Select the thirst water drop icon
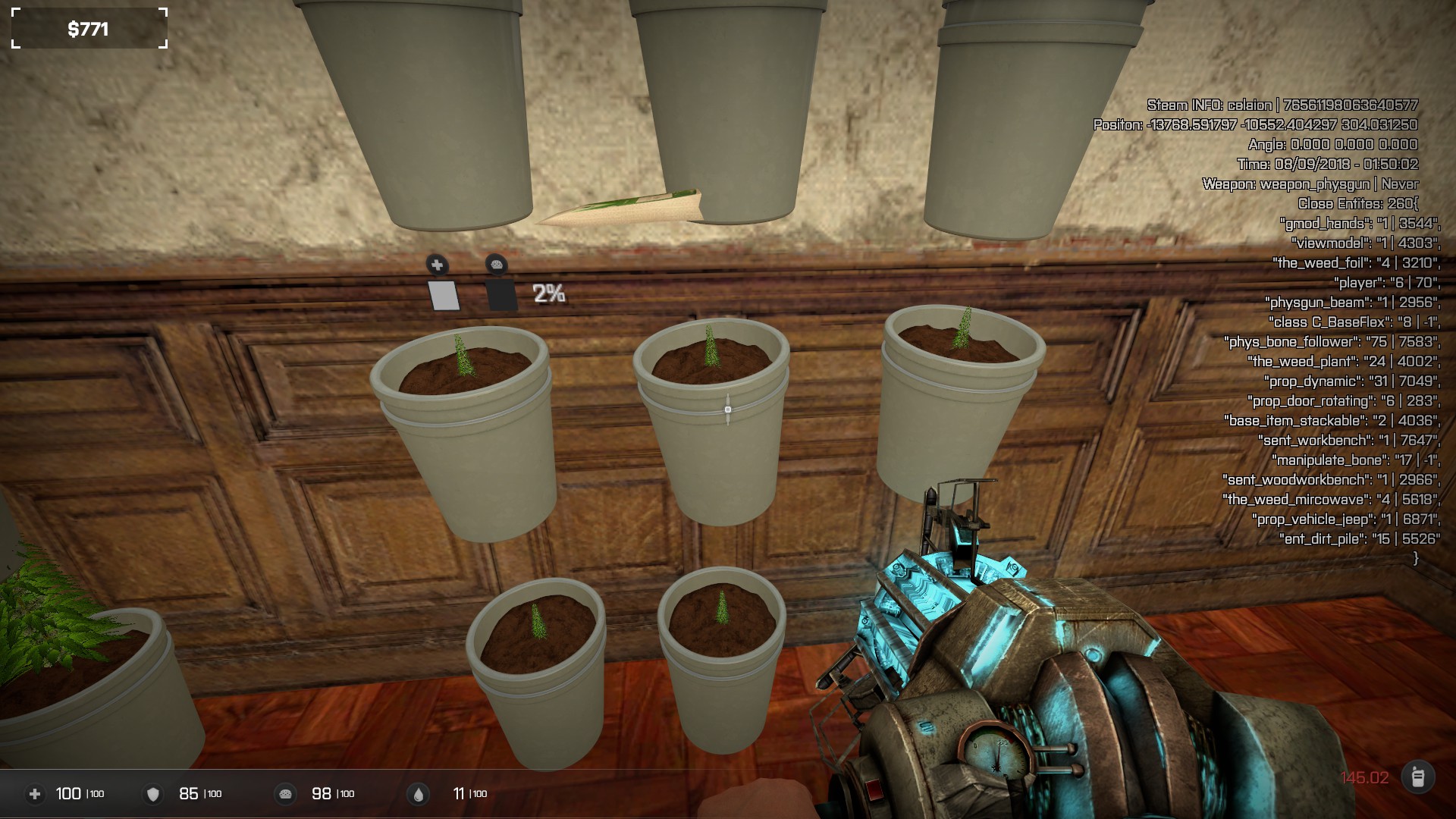Image resolution: width=1456 pixels, height=819 pixels. pos(418,794)
